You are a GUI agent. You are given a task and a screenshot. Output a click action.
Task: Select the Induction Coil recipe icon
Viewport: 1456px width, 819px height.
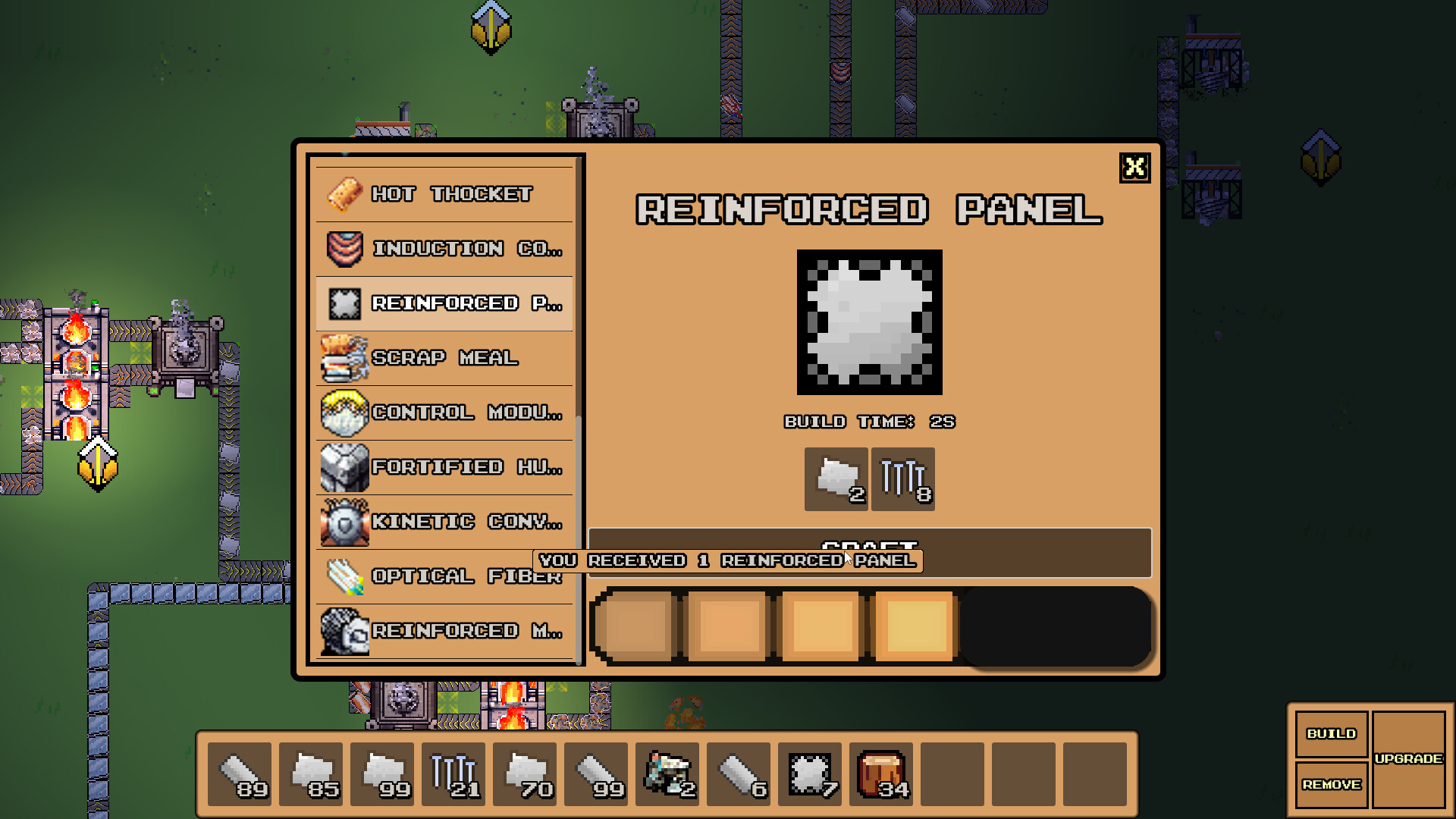coord(345,249)
